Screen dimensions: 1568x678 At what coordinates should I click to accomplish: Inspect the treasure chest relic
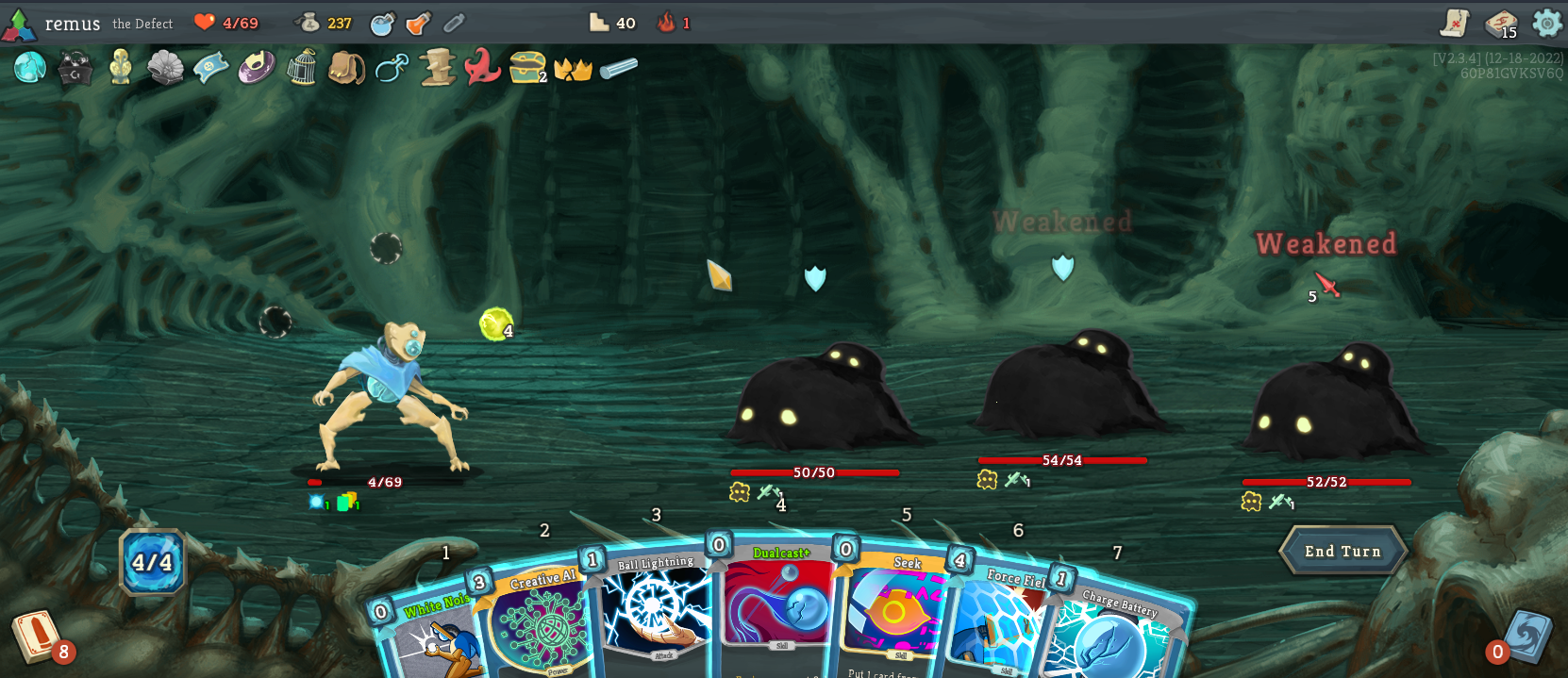[526, 67]
